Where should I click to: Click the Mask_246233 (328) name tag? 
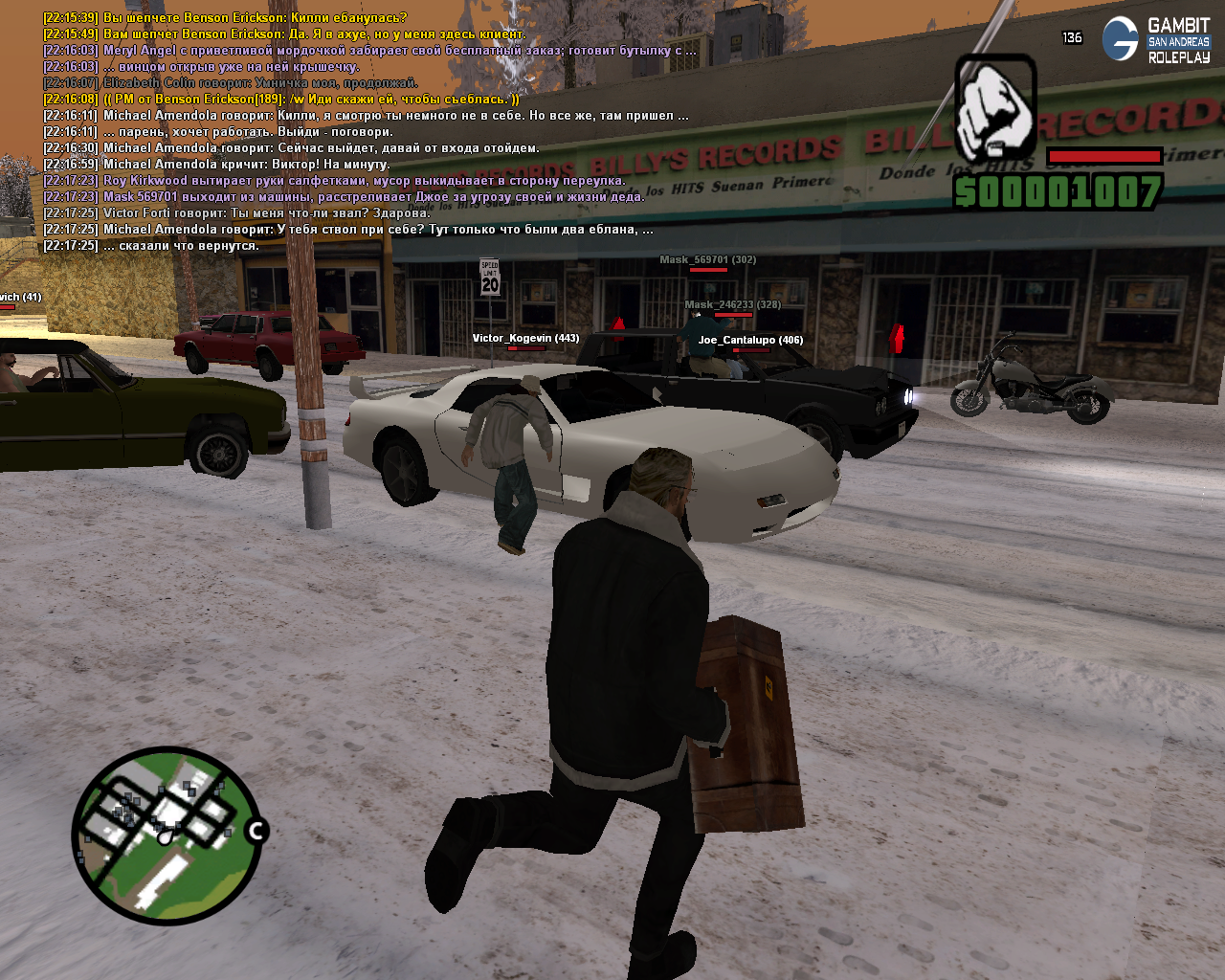(x=732, y=304)
